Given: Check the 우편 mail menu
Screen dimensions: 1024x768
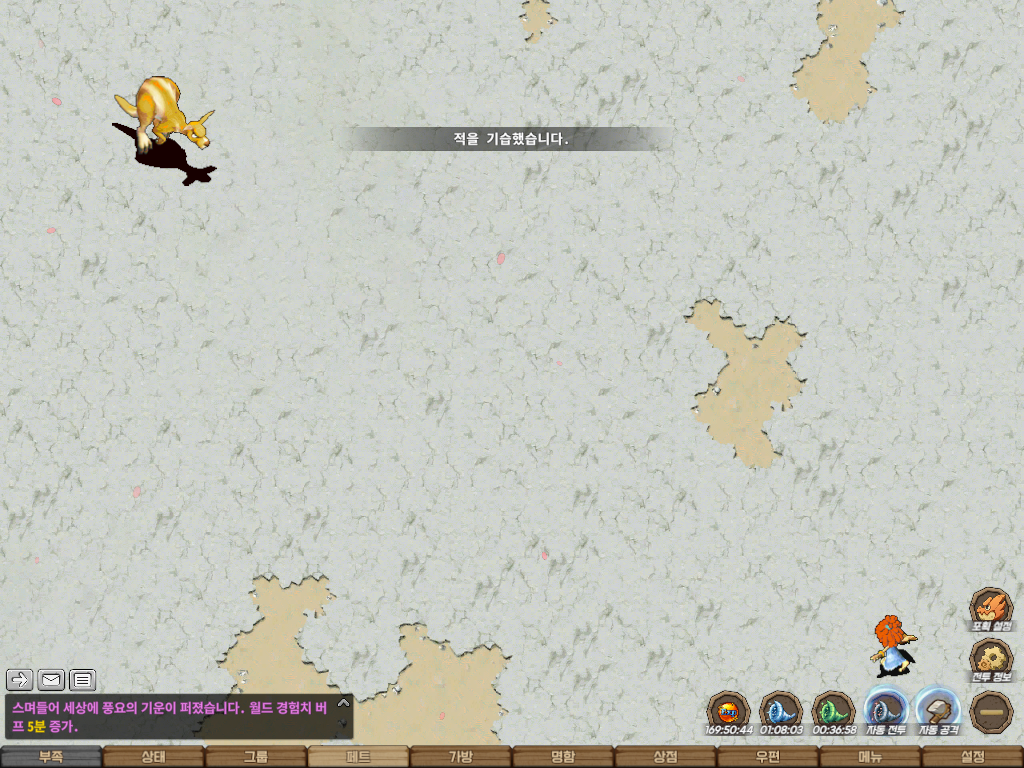Looking at the screenshot, I should (x=767, y=757).
